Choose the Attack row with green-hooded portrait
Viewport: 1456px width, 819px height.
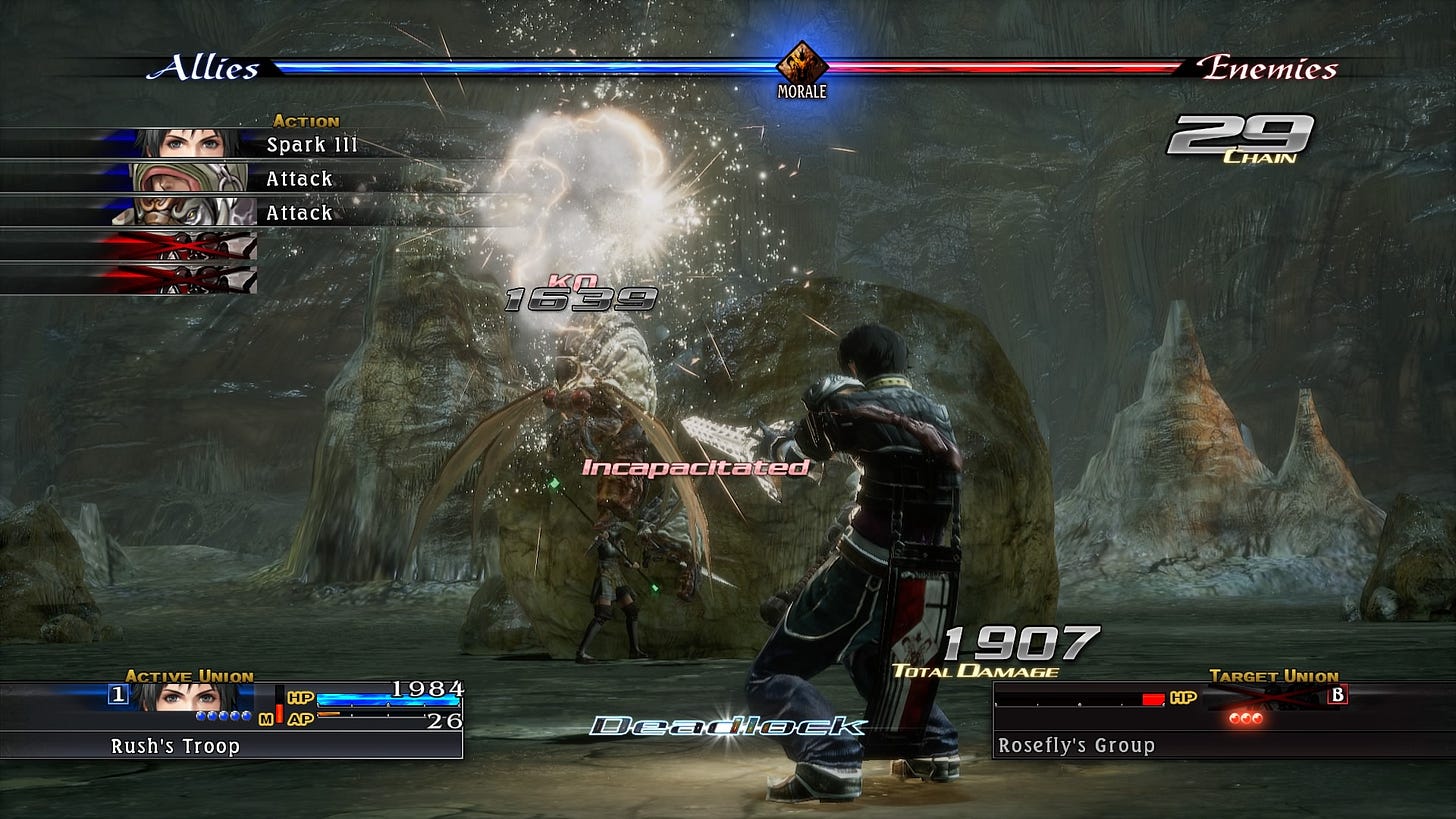[250, 179]
